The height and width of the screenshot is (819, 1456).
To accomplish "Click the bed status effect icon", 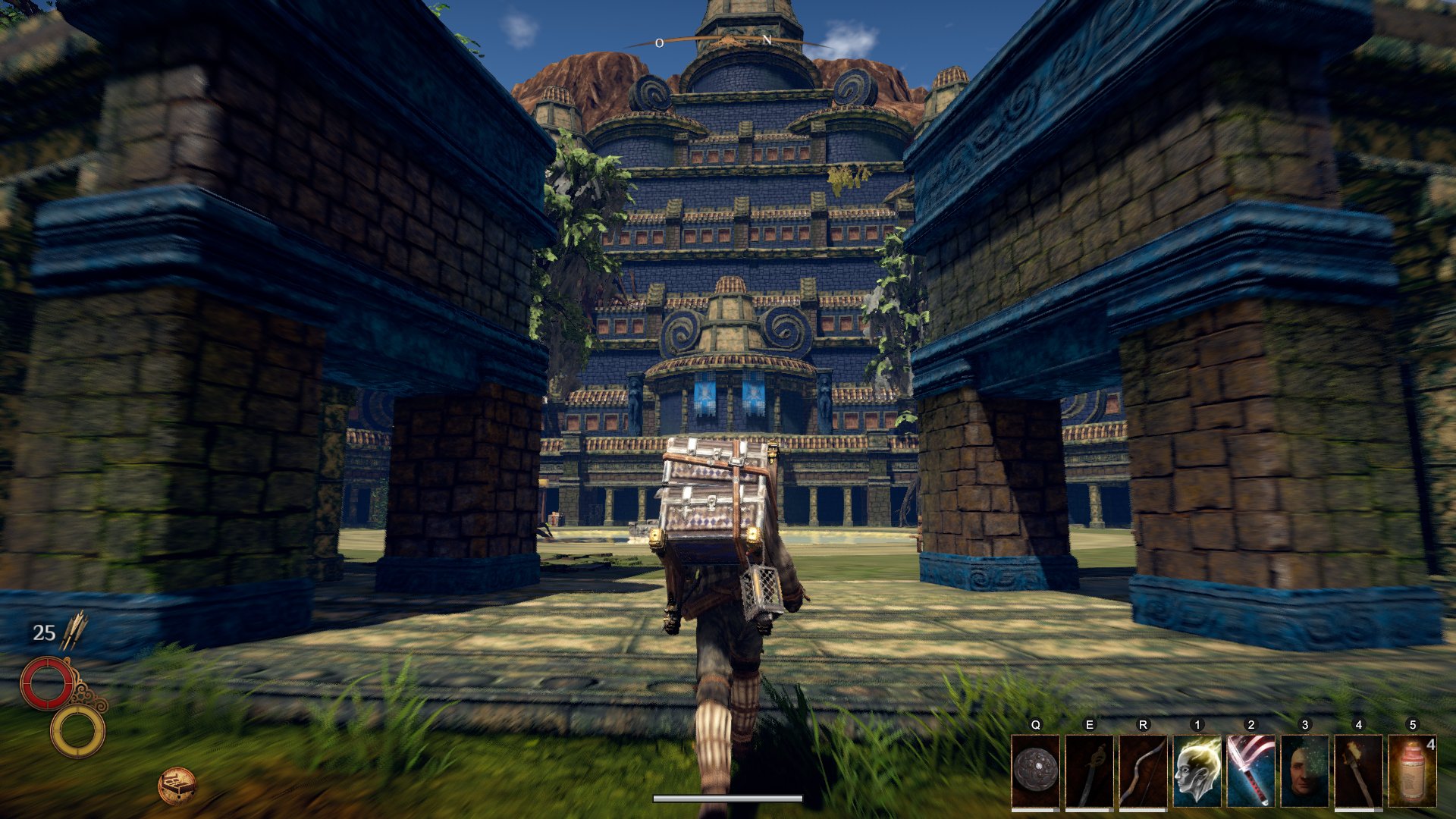I will tap(177, 785).
